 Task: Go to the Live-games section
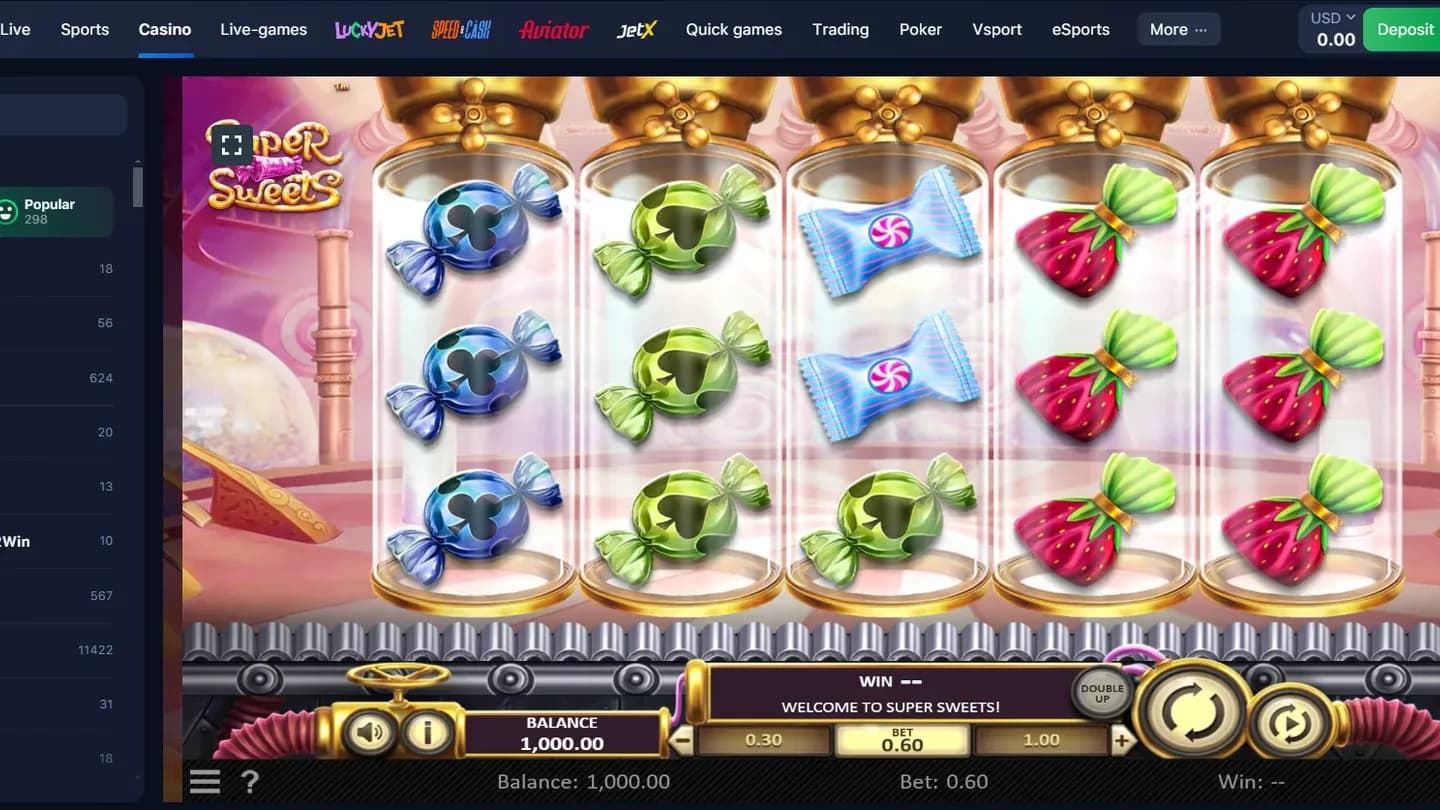[x=263, y=29]
